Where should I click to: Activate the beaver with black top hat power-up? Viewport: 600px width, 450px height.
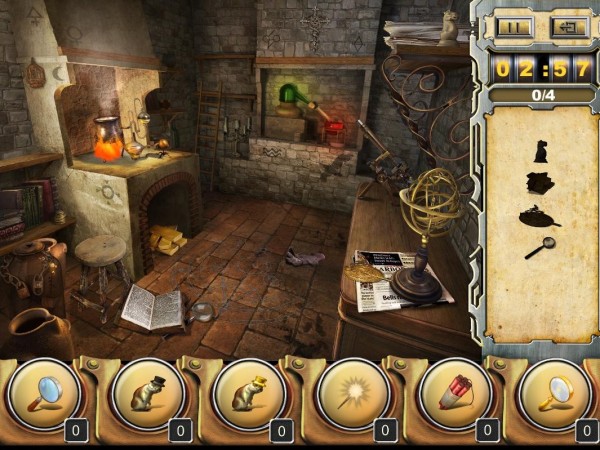pos(147,394)
